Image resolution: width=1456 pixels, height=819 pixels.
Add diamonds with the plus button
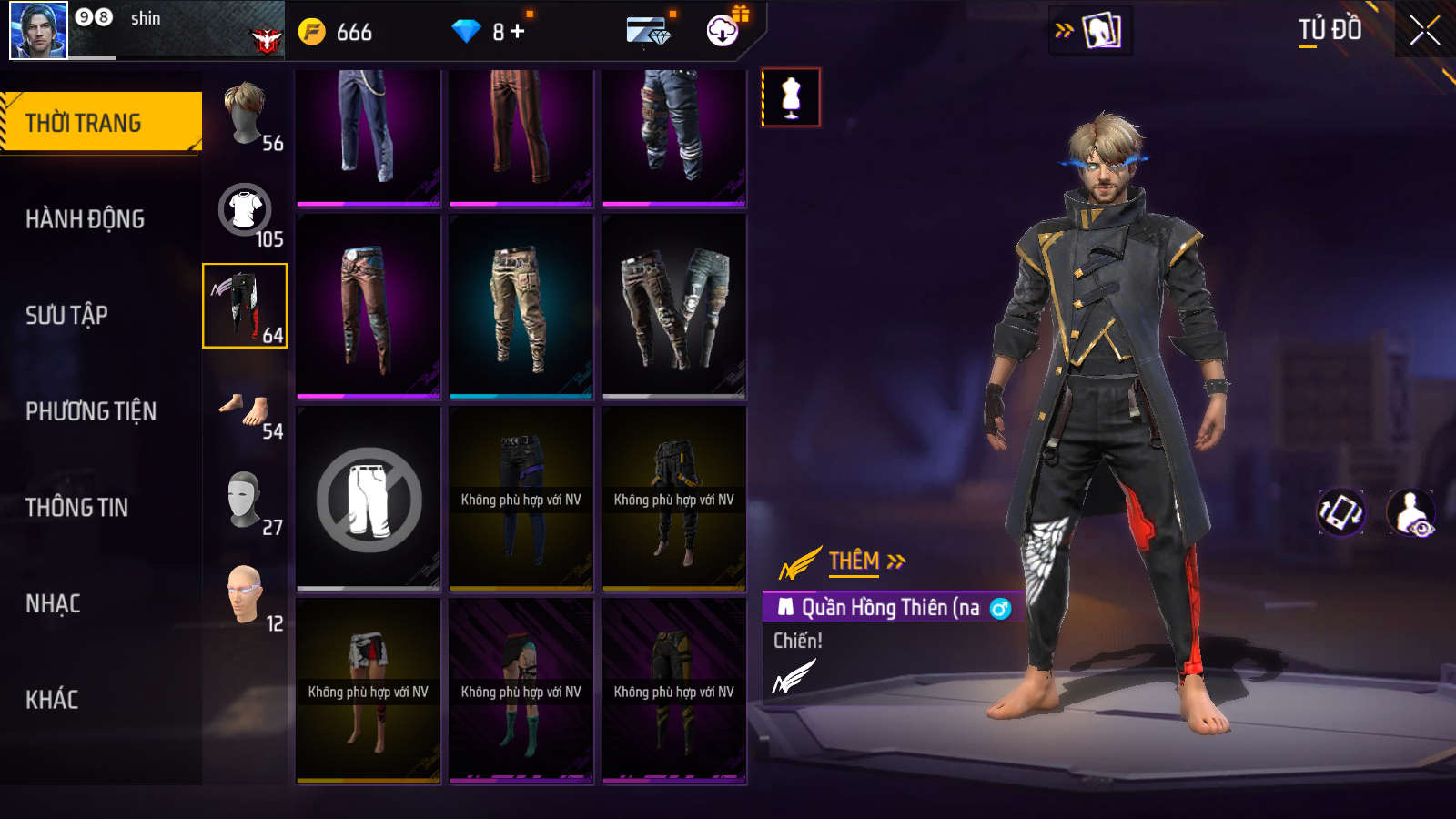pyautogui.click(x=518, y=31)
